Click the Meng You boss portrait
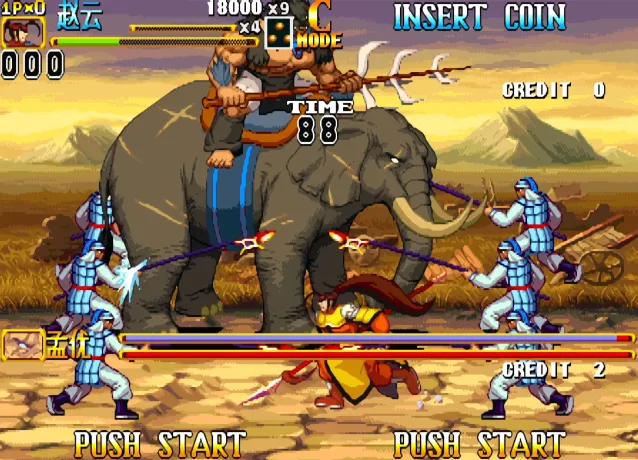Image resolution: width=638 pixels, height=460 pixels. point(20,344)
